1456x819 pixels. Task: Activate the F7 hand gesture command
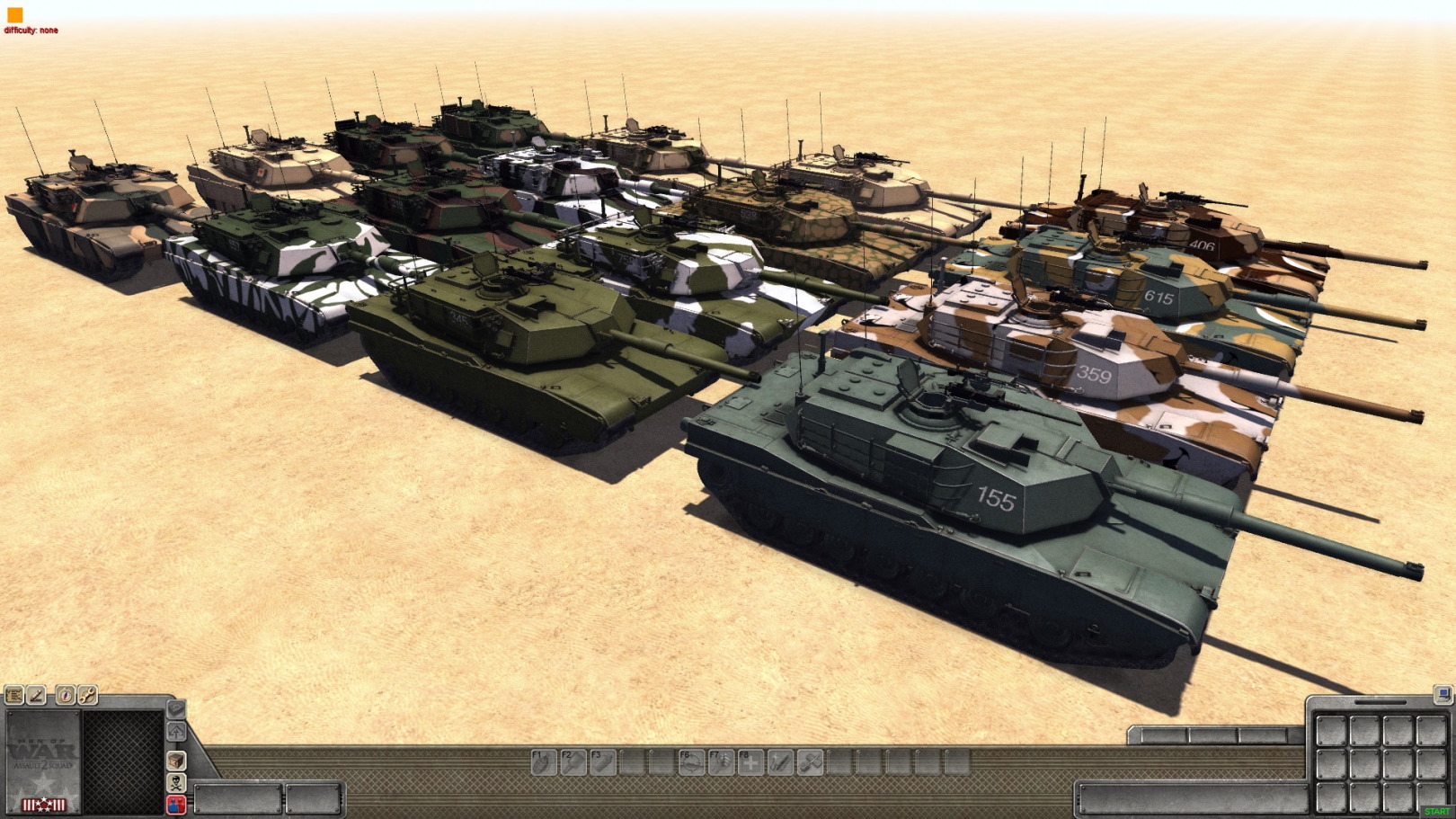point(721,762)
